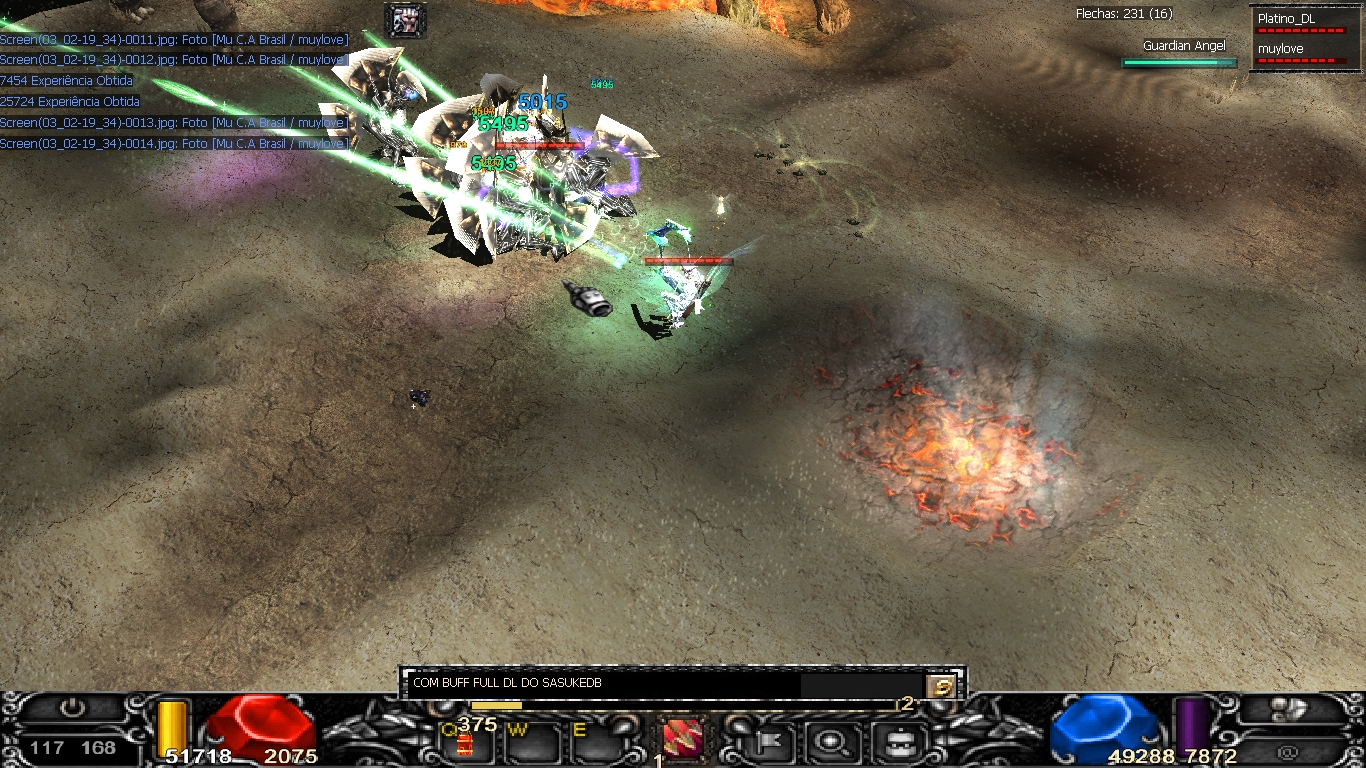
Task: Select the active skill icon
Action: (x=682, y=740)
